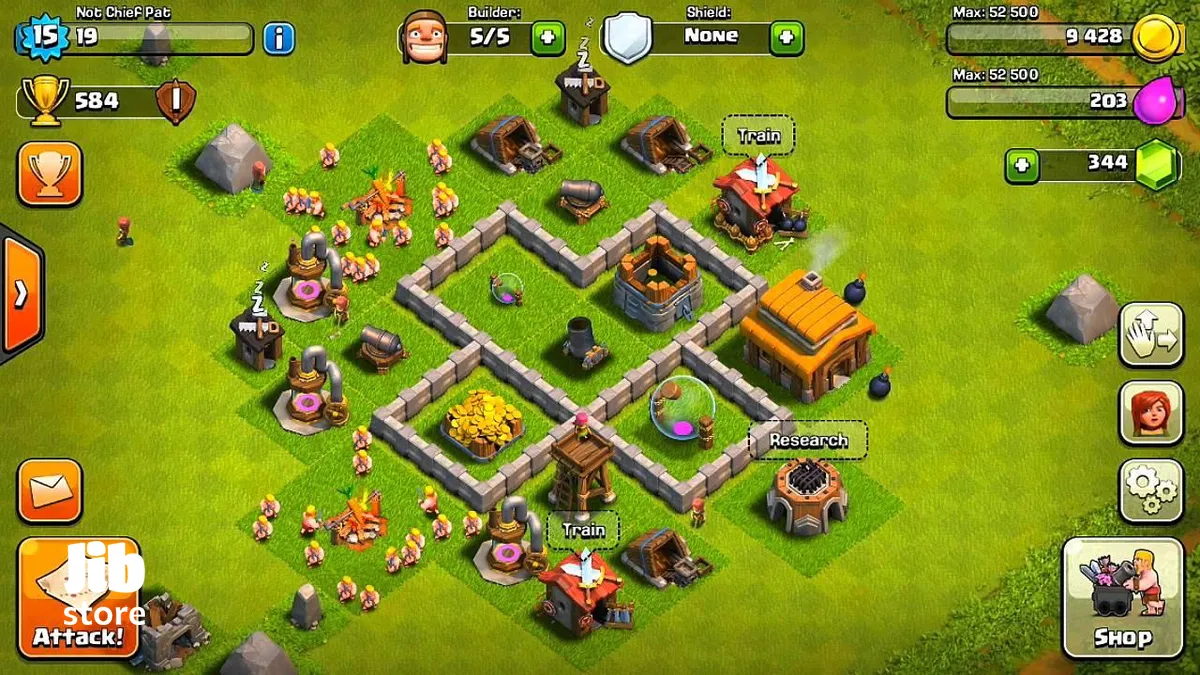Open the trophy achievements button
Image resolution: width=1200 pixels, height=675 pixels.
pyautogui.click(x=49, y=174)
